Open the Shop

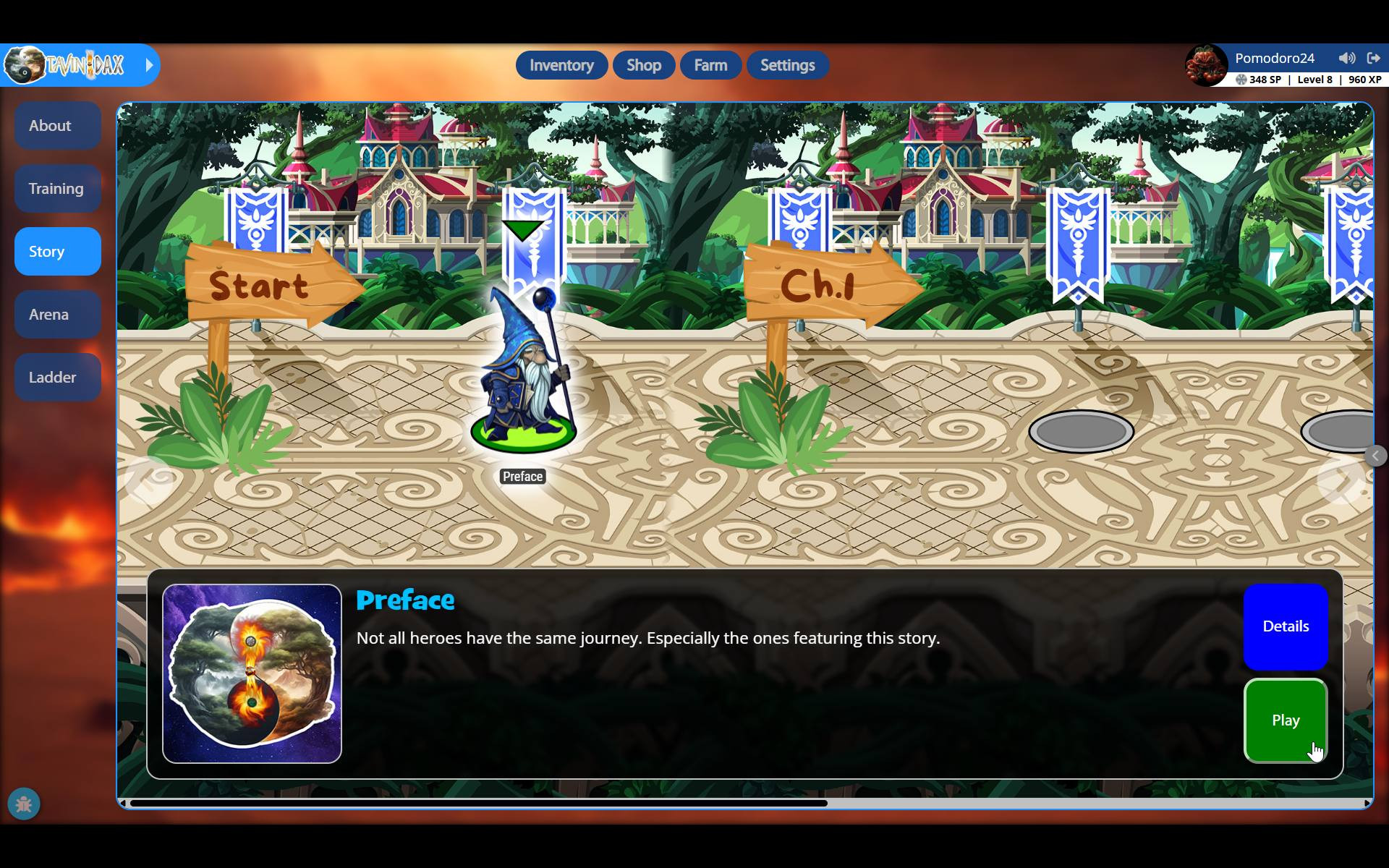643,65
